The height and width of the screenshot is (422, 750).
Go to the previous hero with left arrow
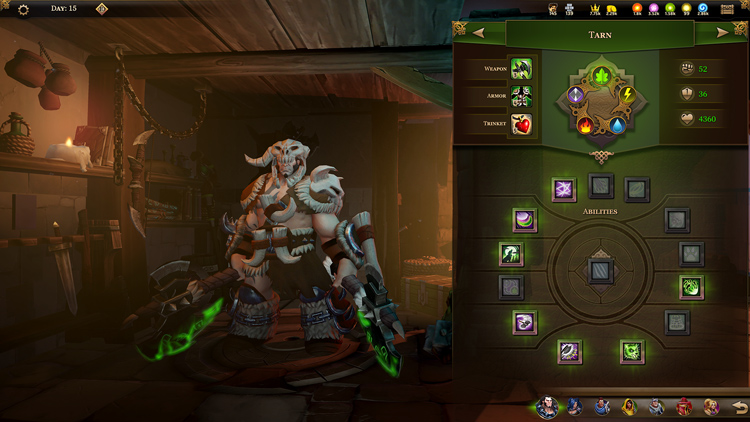[478, 33]
